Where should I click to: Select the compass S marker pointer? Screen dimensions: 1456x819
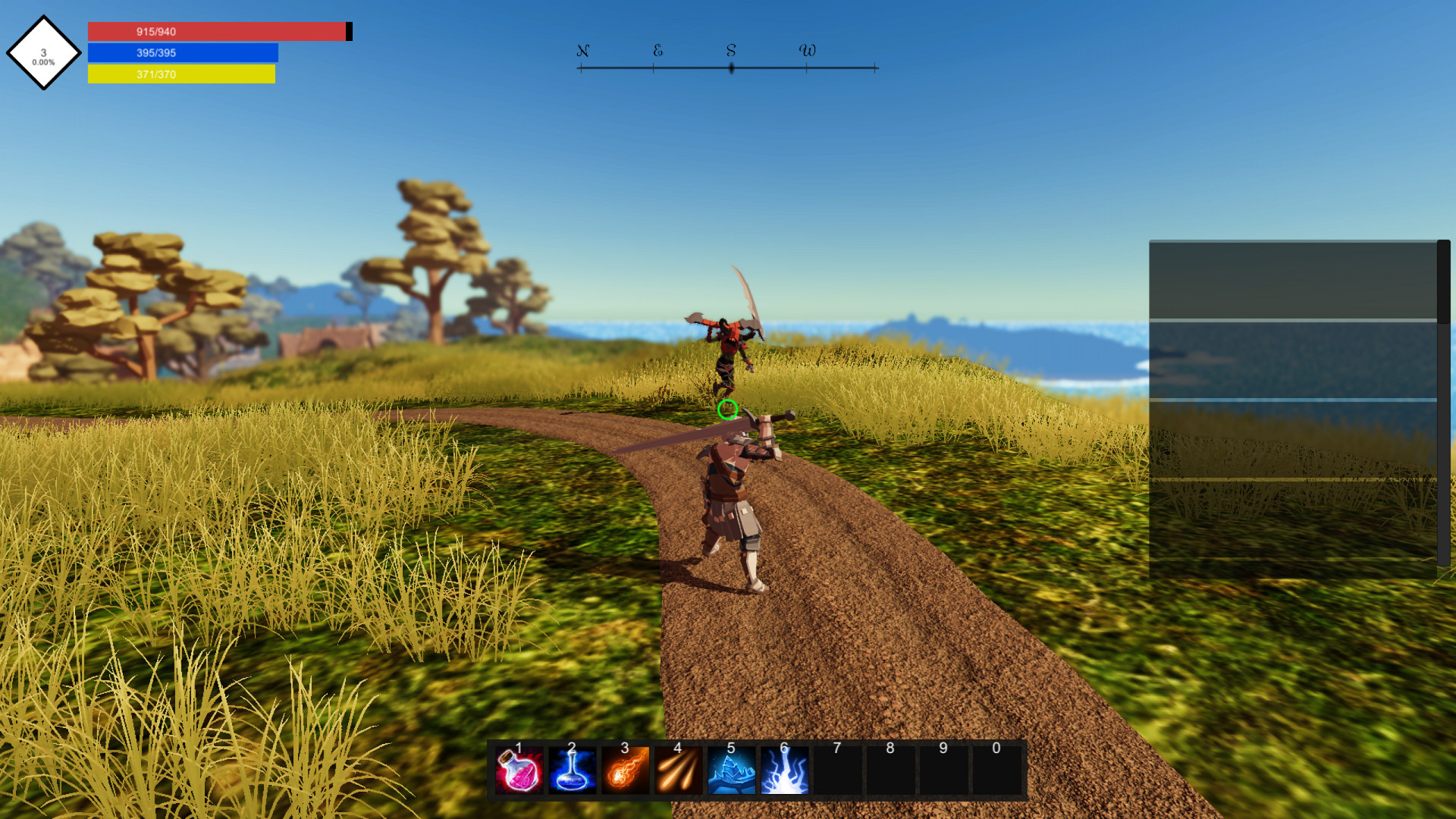[x=730, y=67]
